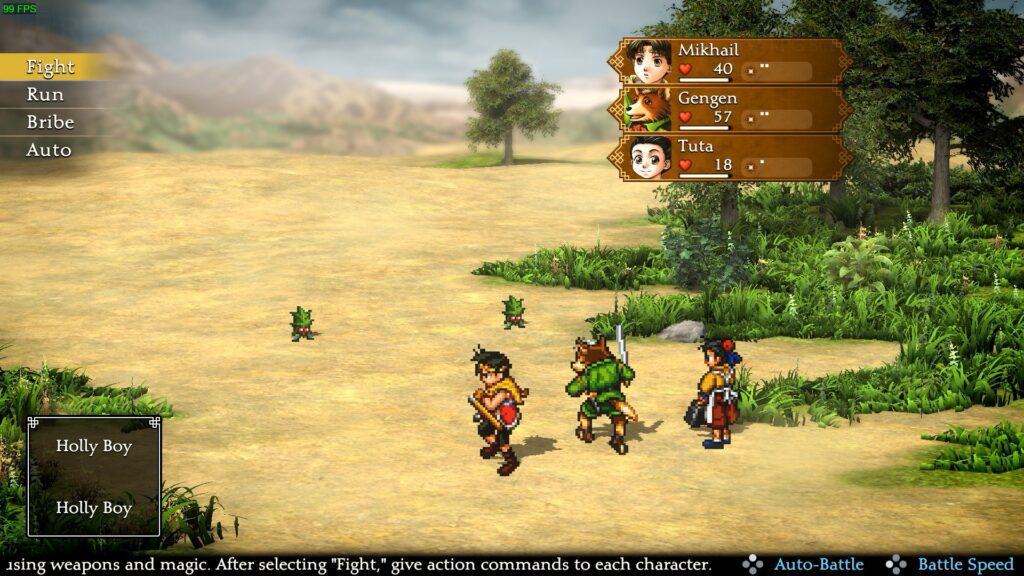
Task: Choose Run to flee the battle
Action: coord(45,95)
